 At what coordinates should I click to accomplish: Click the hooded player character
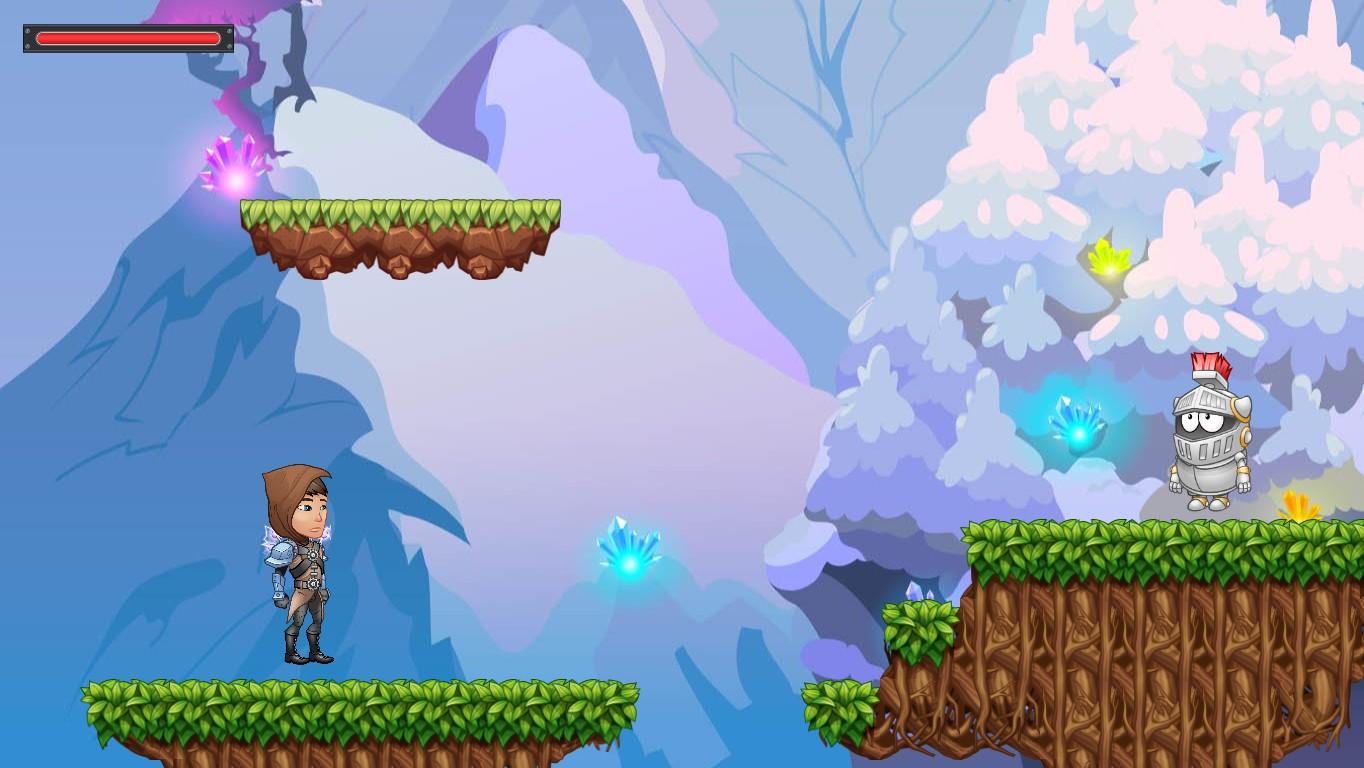300,560
